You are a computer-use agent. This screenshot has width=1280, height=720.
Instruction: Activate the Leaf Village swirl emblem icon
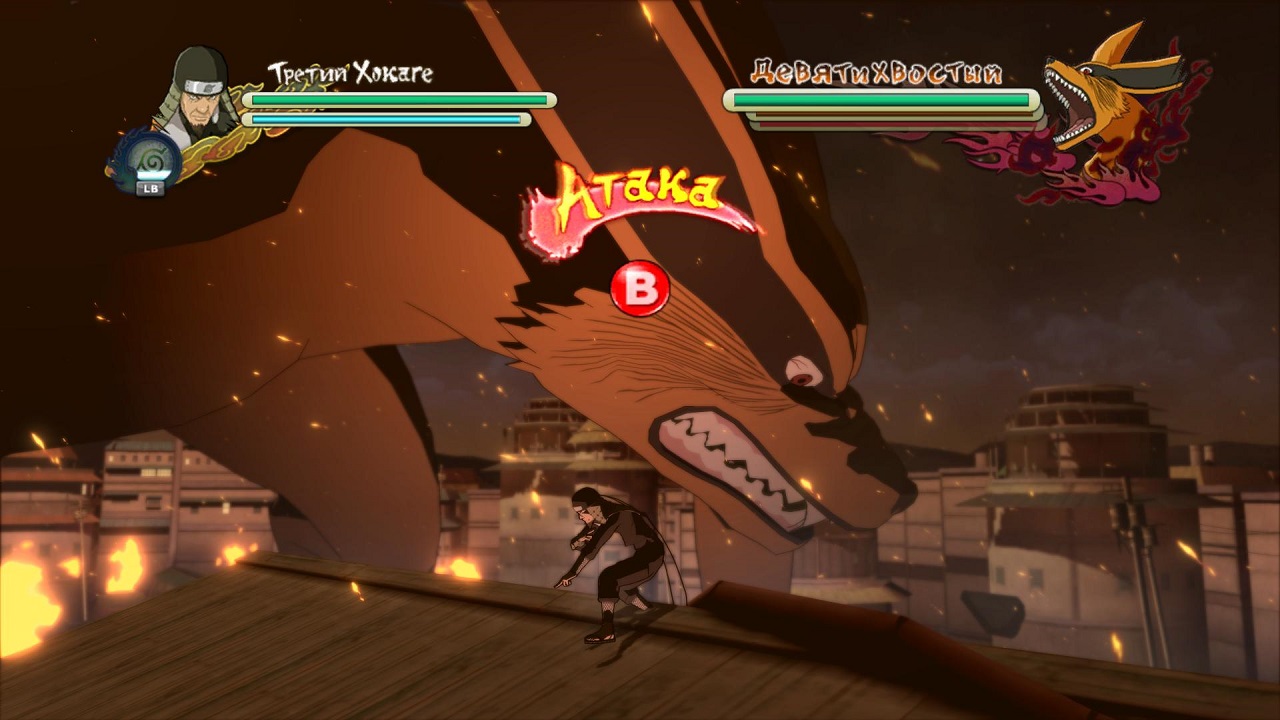[x=148, y=160]
